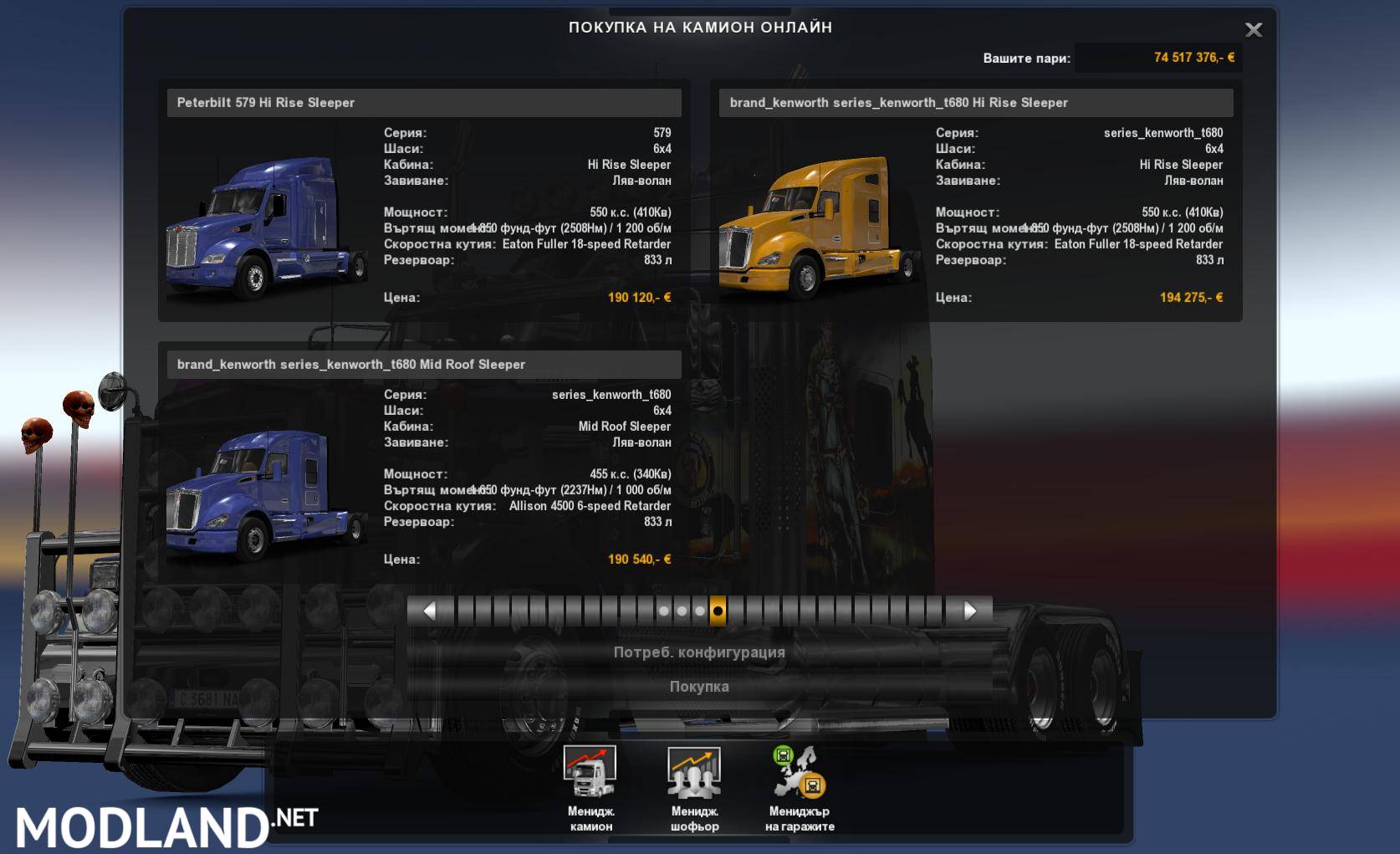Click the green map icon on garage manager

(784, 755)
